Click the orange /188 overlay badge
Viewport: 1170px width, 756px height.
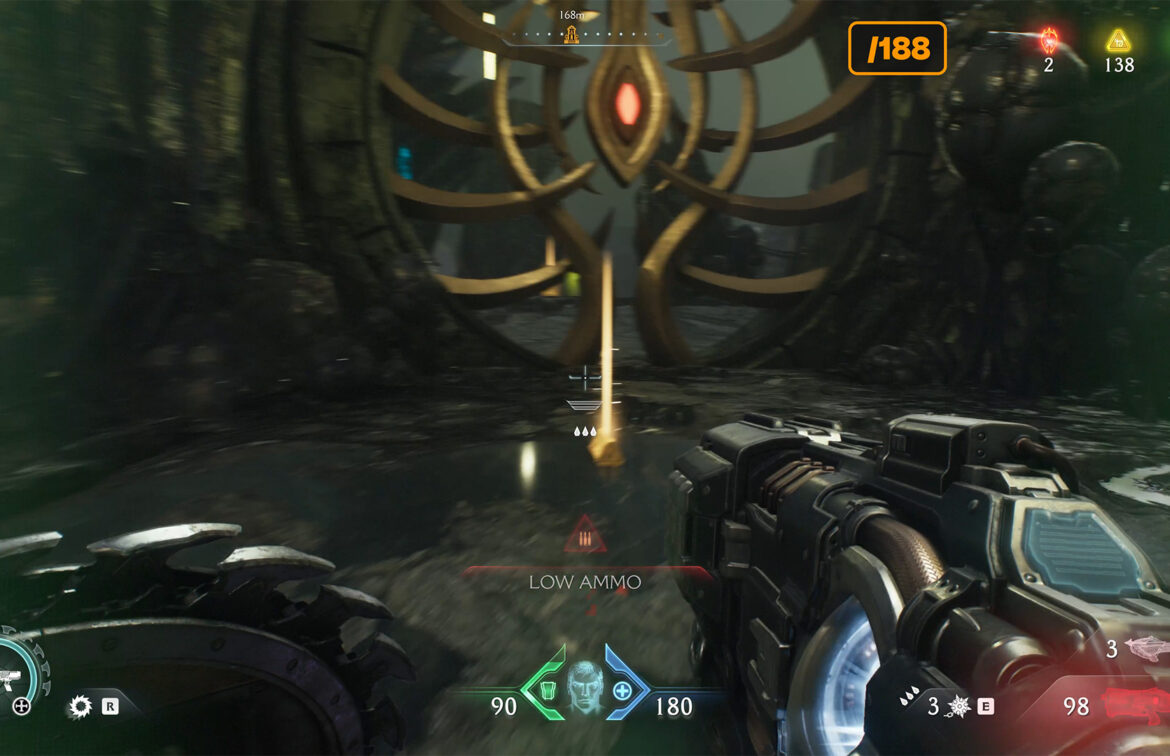(x=897, y=48)
